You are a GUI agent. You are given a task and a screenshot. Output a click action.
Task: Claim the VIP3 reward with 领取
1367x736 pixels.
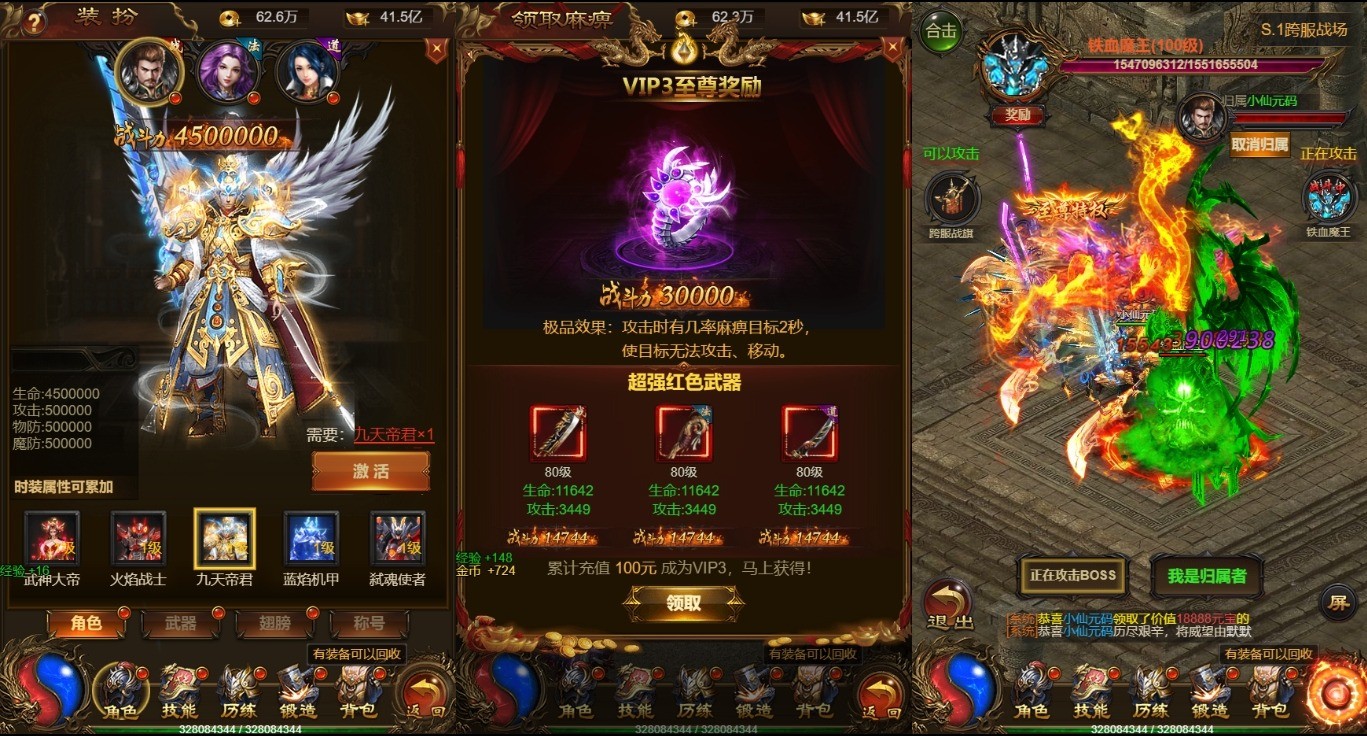pos(684,603)
